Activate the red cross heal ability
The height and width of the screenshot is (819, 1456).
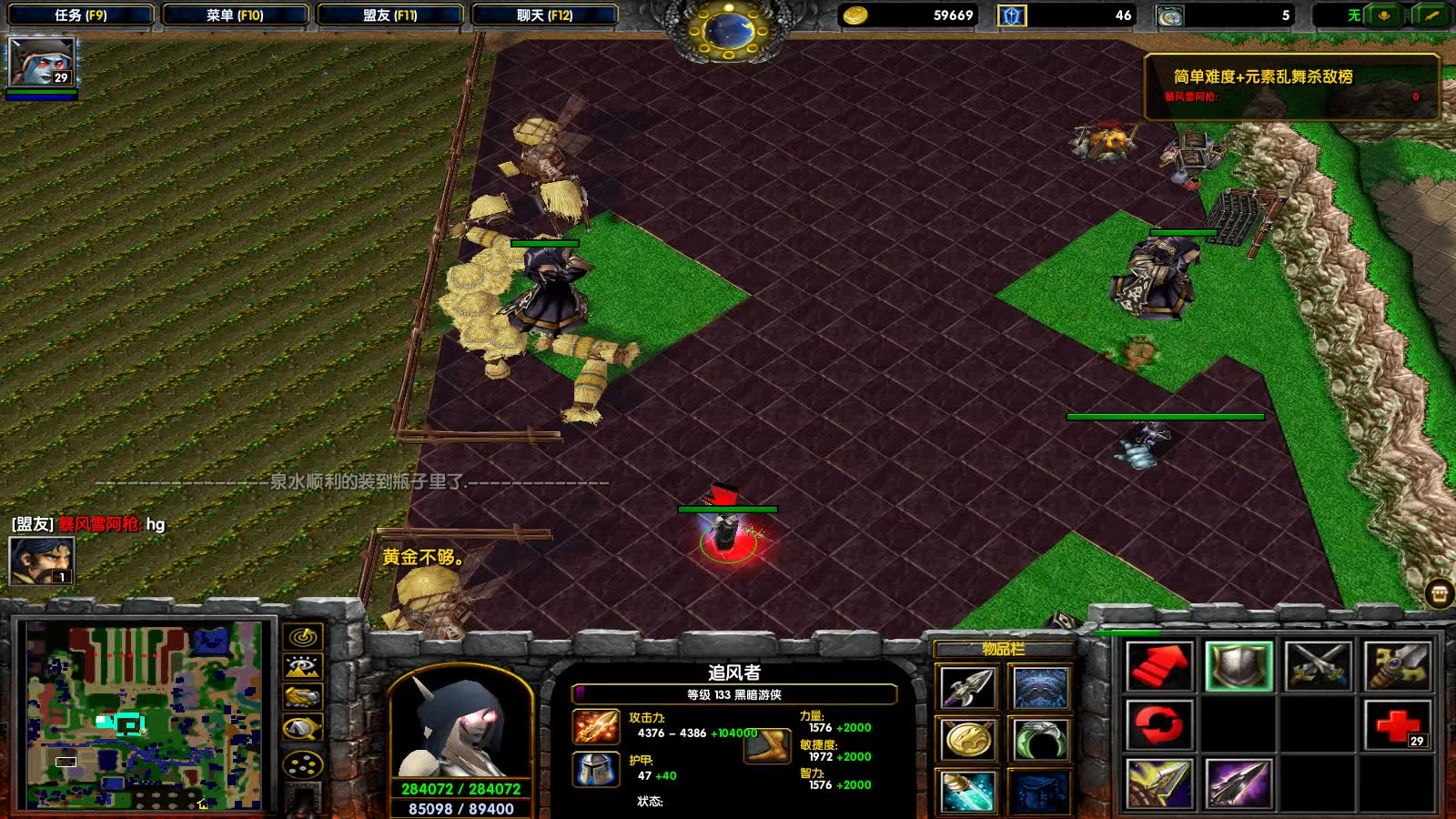click(1398, 725)
